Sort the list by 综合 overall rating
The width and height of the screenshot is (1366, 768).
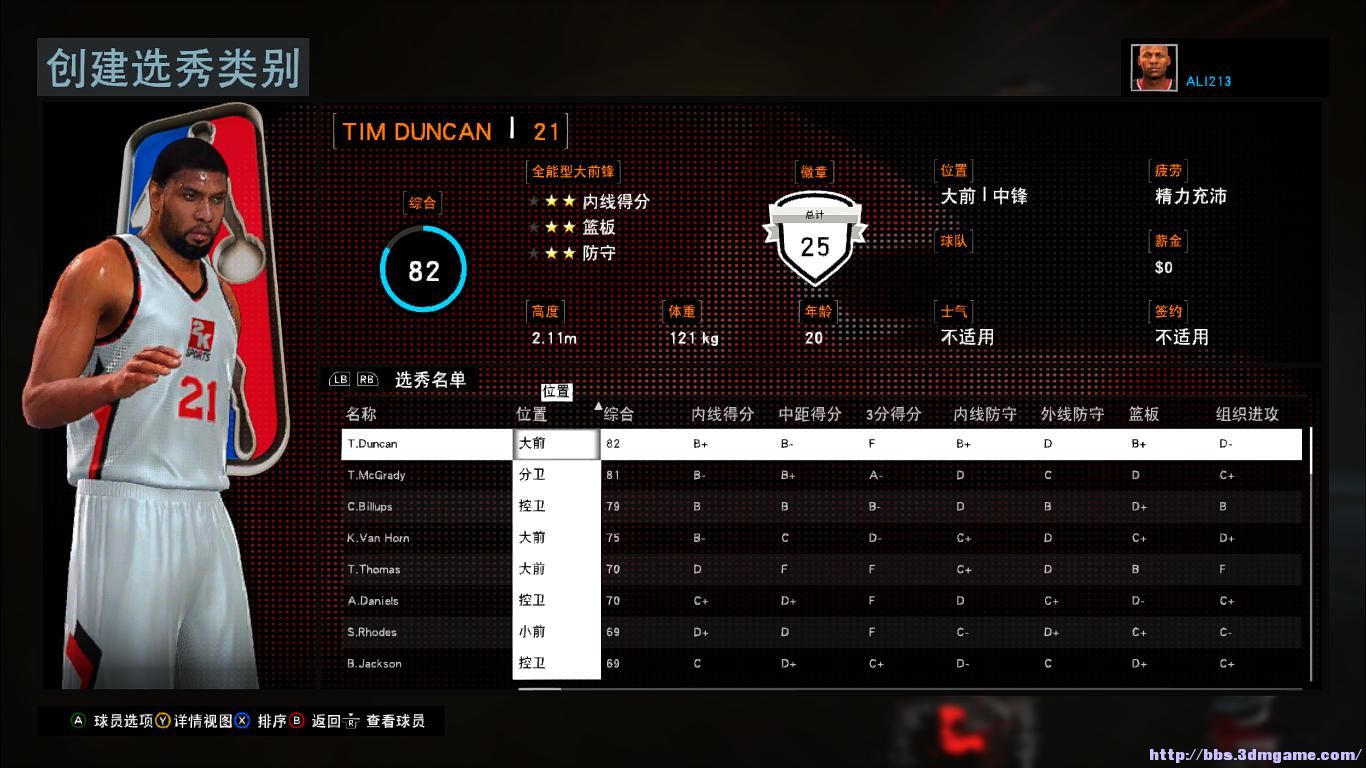619,414
